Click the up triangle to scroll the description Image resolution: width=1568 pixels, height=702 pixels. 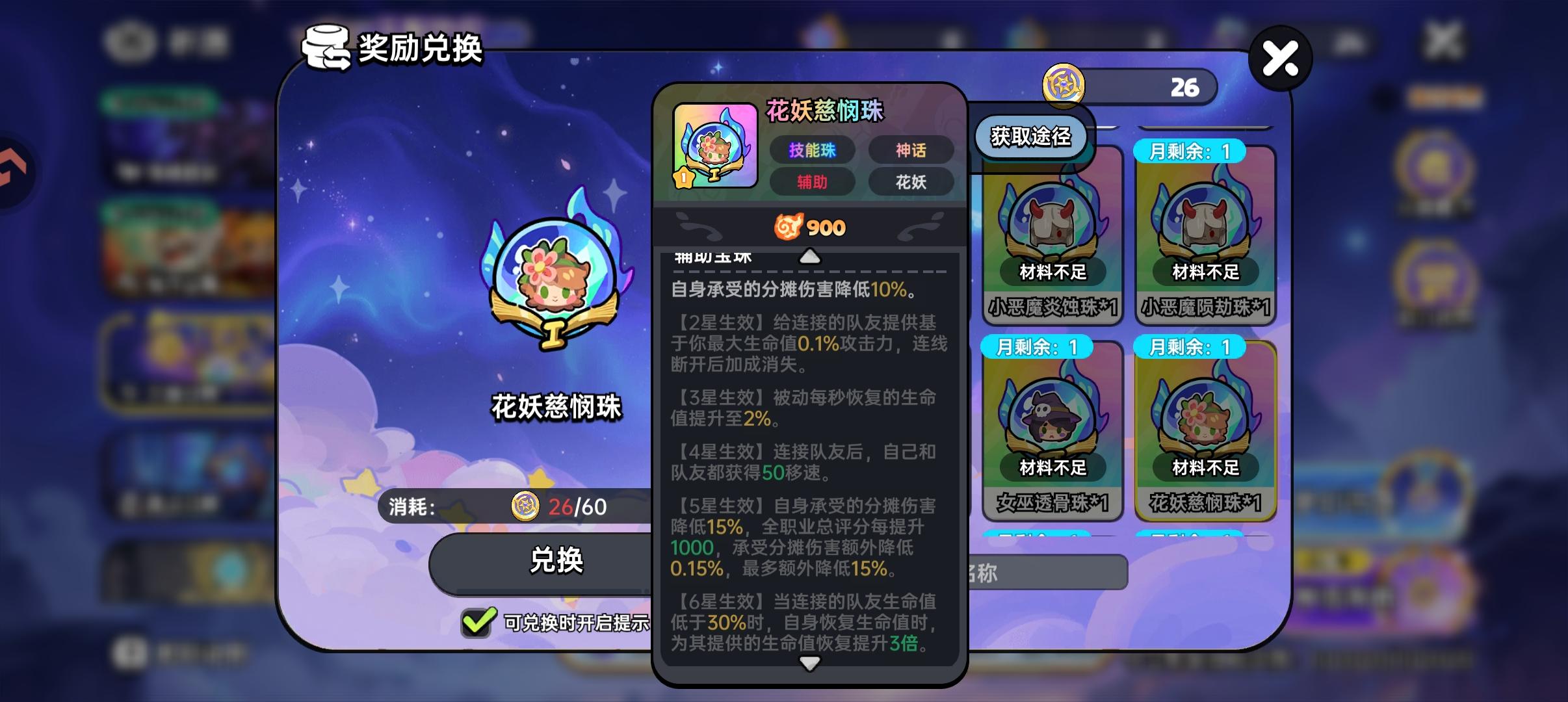click(808, 256)
